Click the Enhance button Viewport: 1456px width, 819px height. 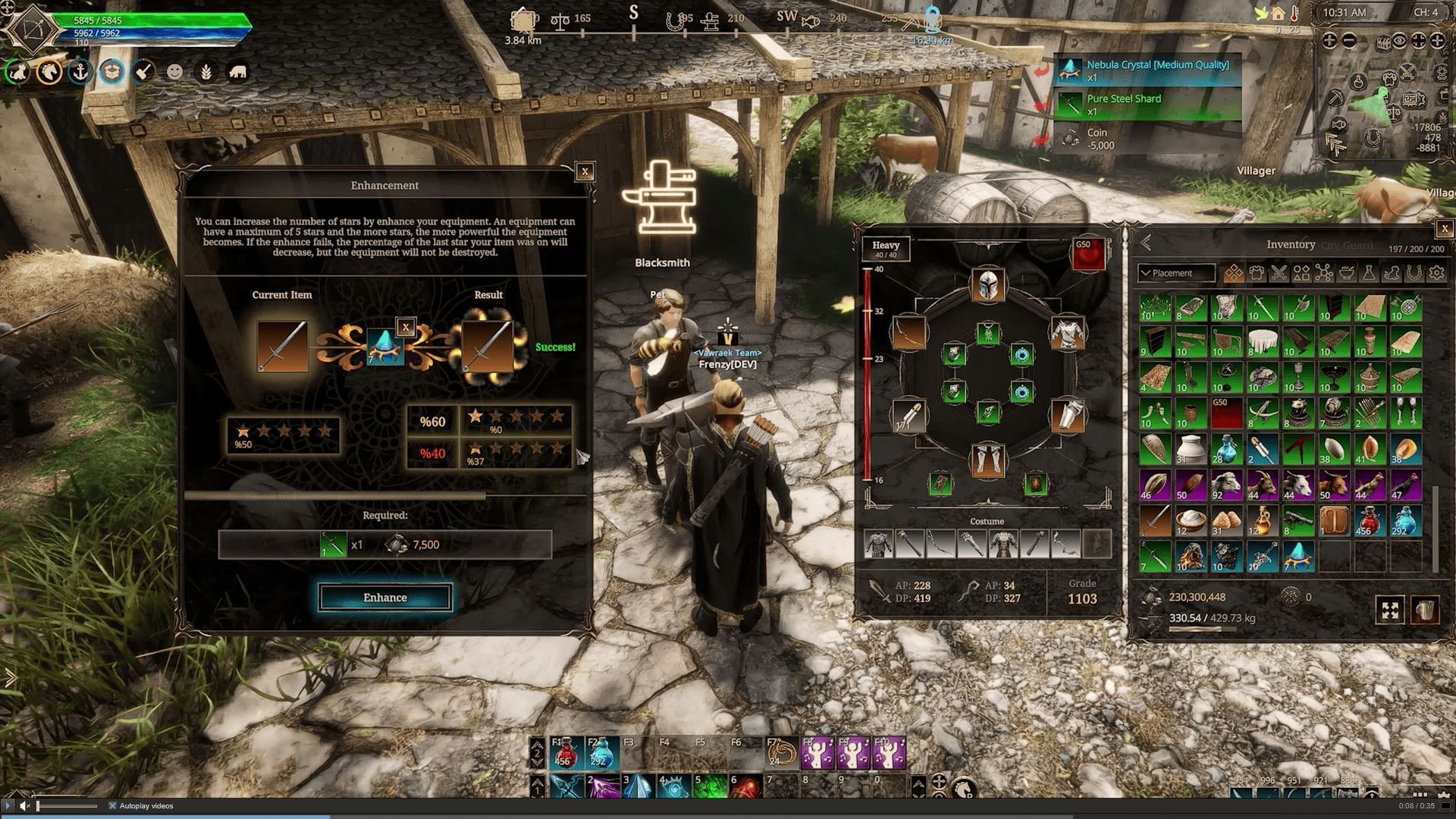pos(384,598)
